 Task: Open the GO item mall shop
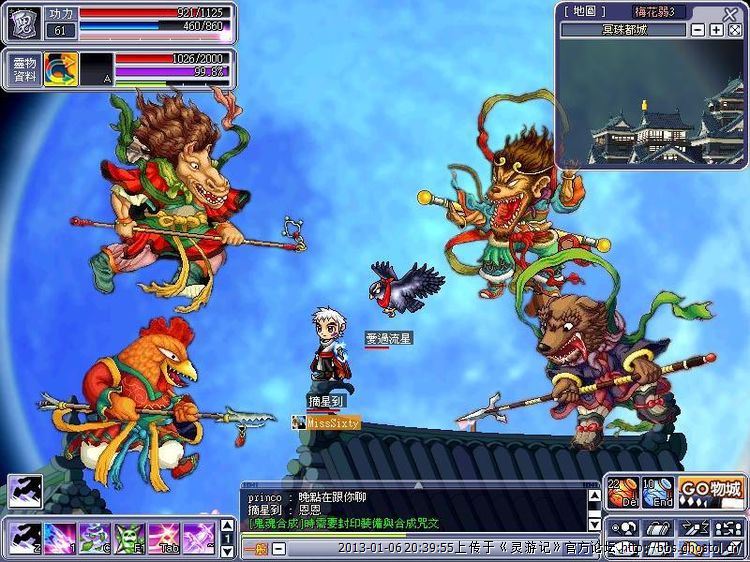click(x=712, y=491)
